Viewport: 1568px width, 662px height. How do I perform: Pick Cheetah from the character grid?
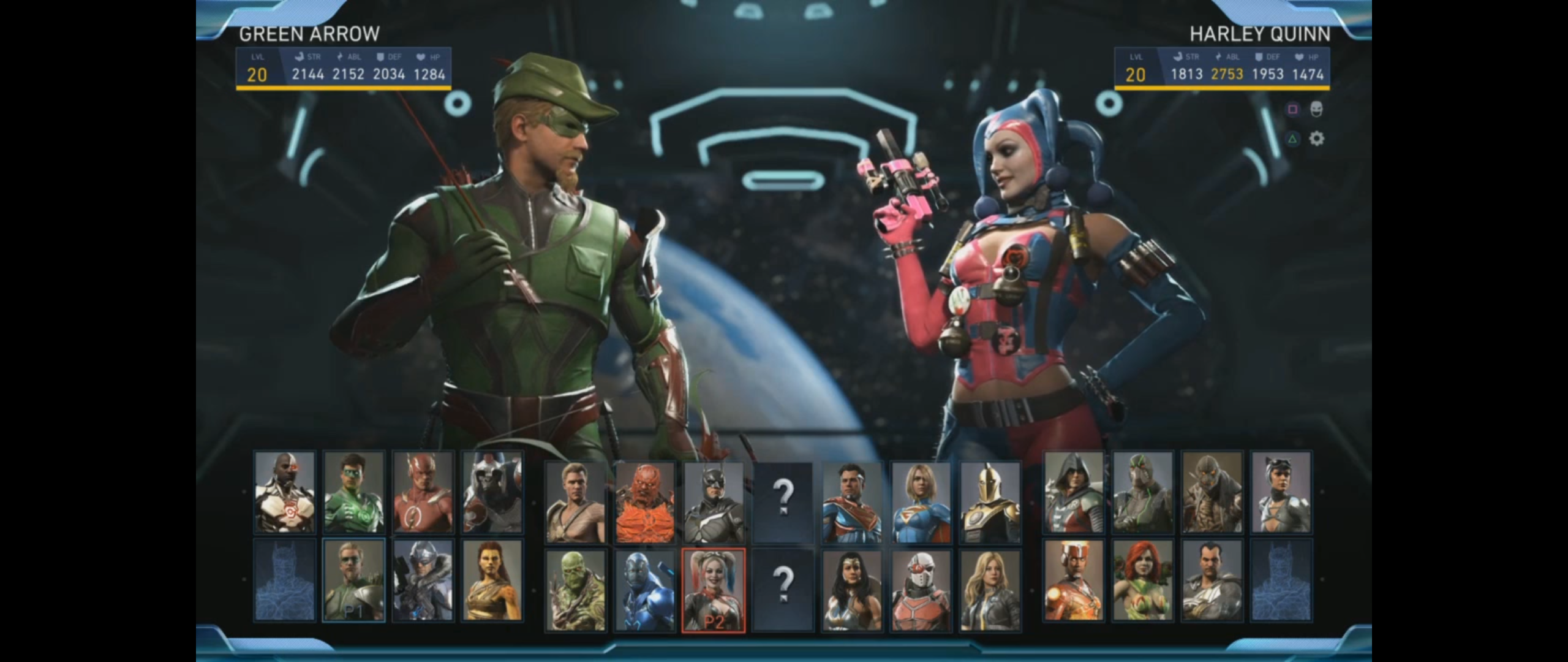[492, 580]
